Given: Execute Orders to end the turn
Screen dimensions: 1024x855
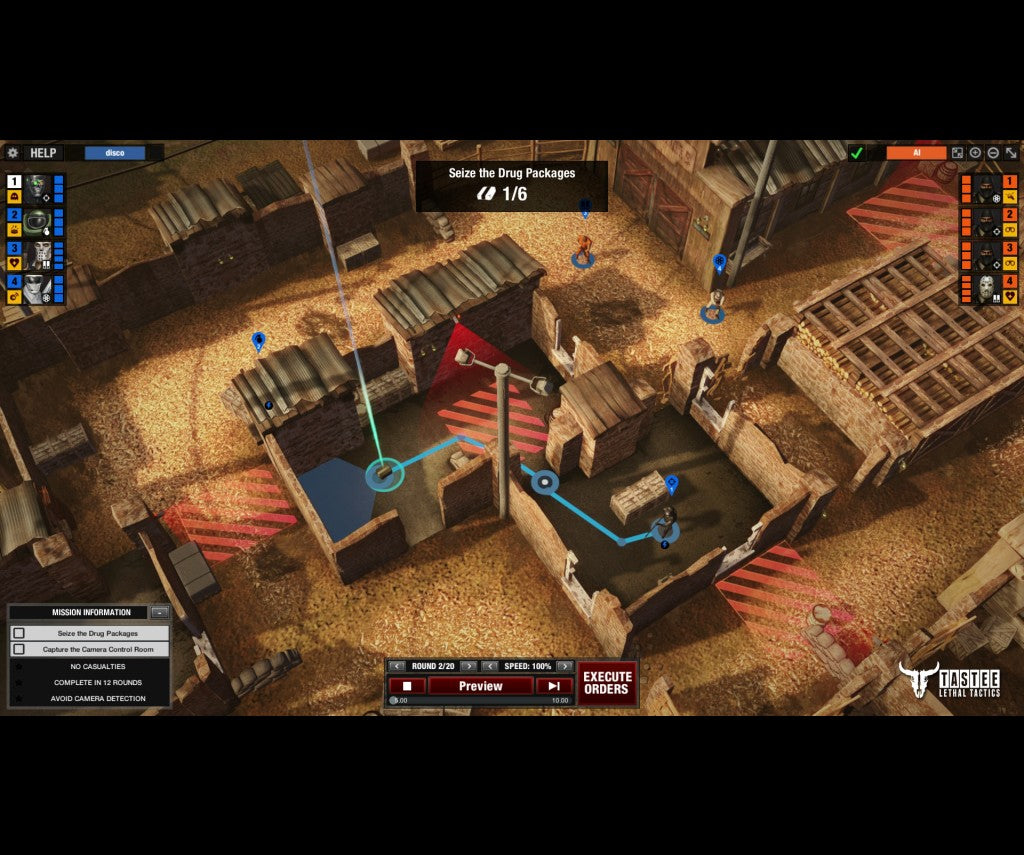Looking at the screenshot, I should (x=606, y=683).
